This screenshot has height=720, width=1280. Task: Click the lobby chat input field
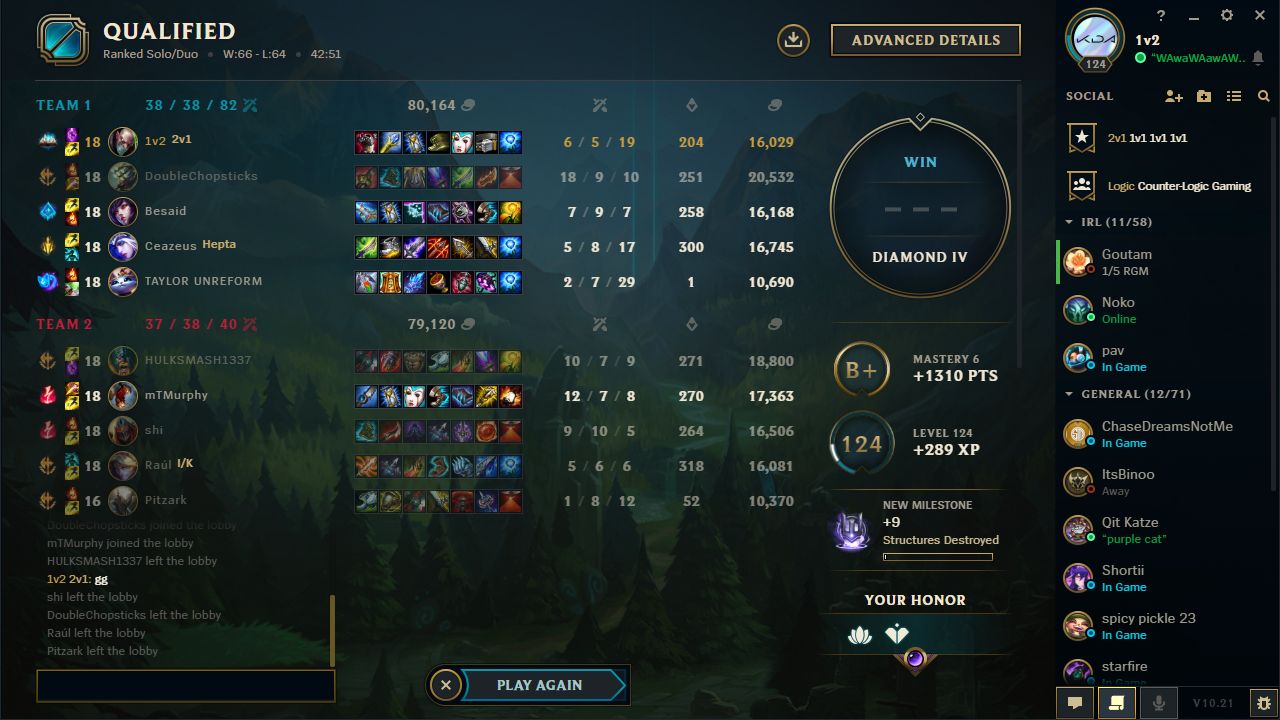click(185, 686)
